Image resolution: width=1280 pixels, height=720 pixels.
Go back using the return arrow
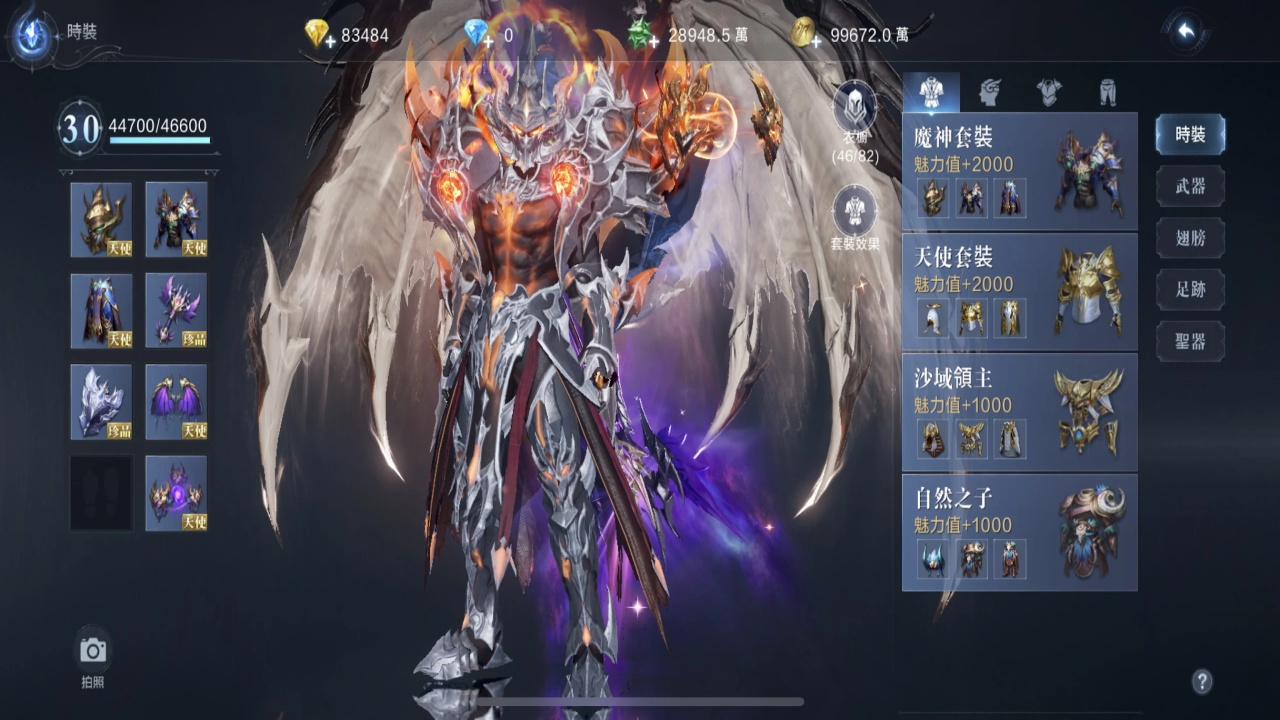pyautogui.click(x=1187, y=32)
